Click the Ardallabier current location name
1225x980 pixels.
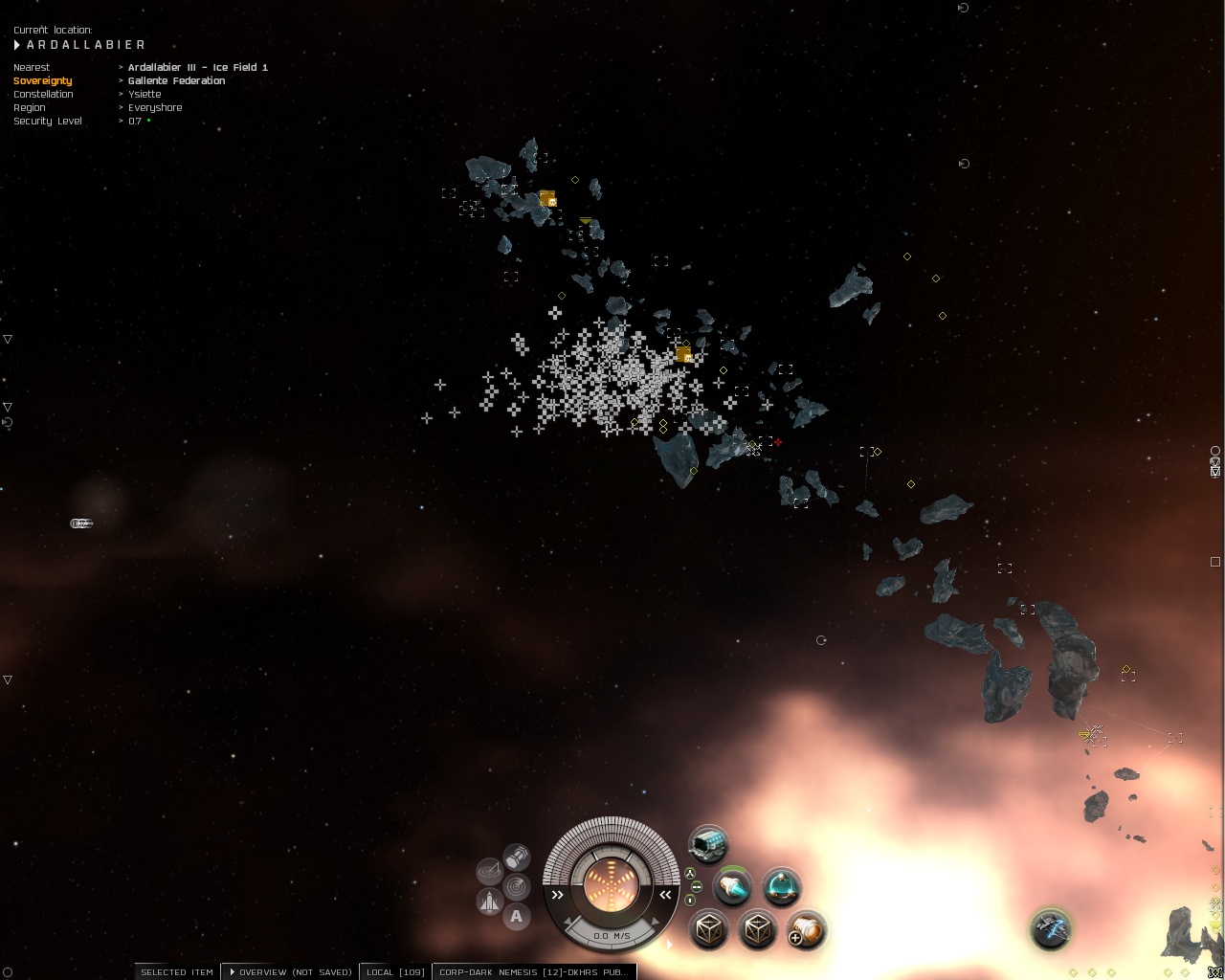pos(86,45)
